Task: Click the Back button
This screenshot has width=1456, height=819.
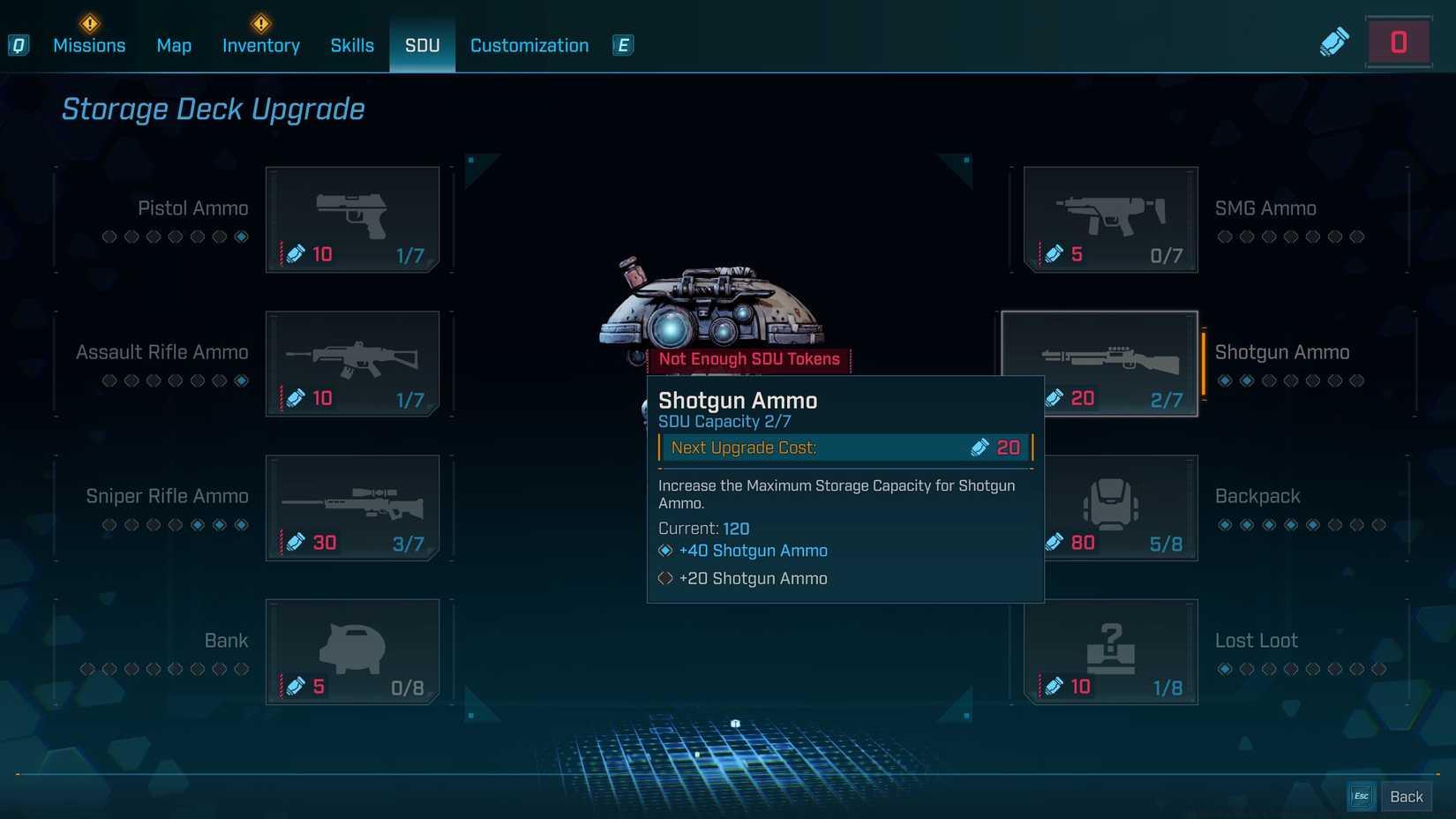Action: click(x=1406, y=795)
